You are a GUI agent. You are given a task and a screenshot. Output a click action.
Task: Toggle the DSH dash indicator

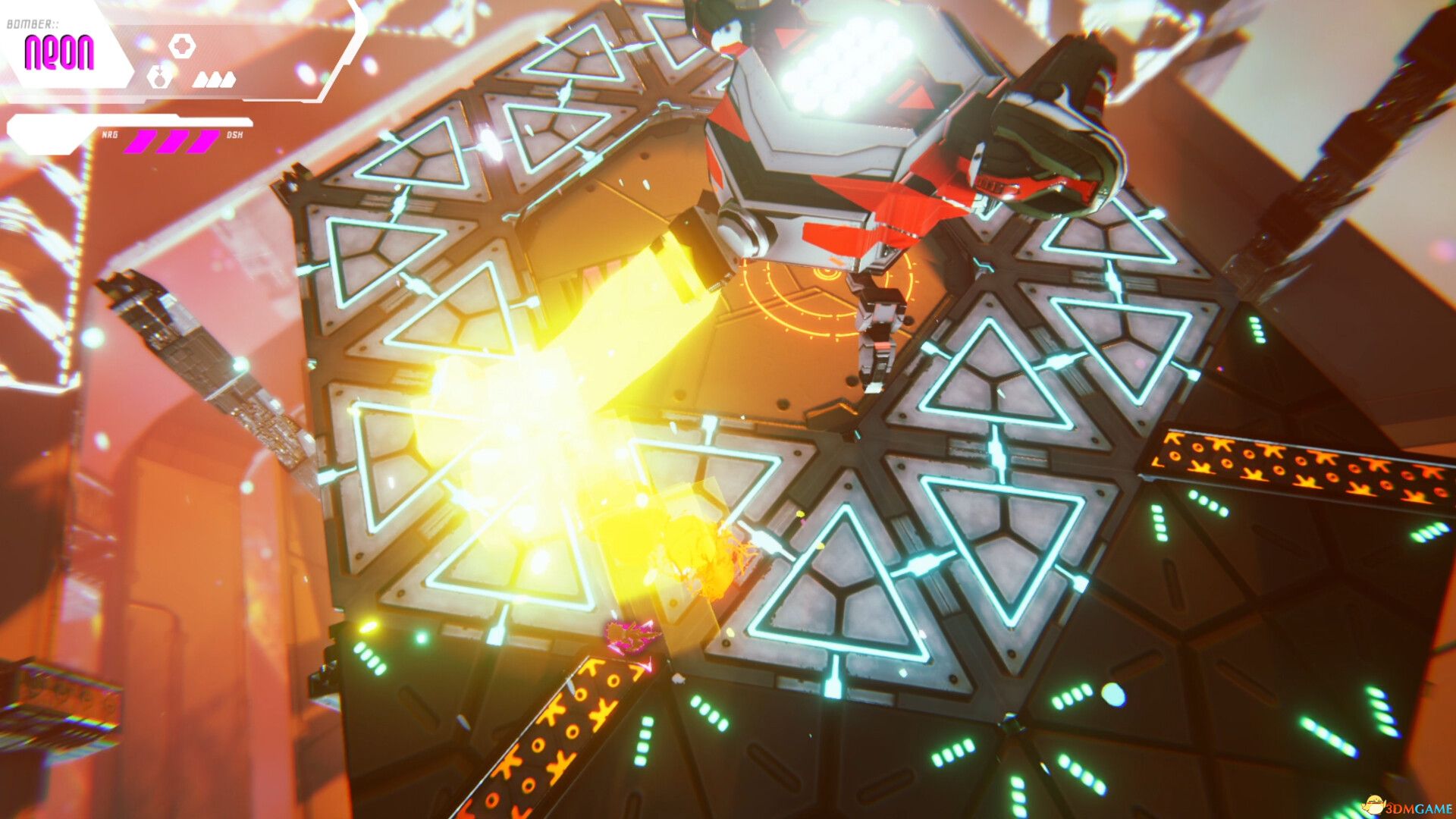[235, 135]
